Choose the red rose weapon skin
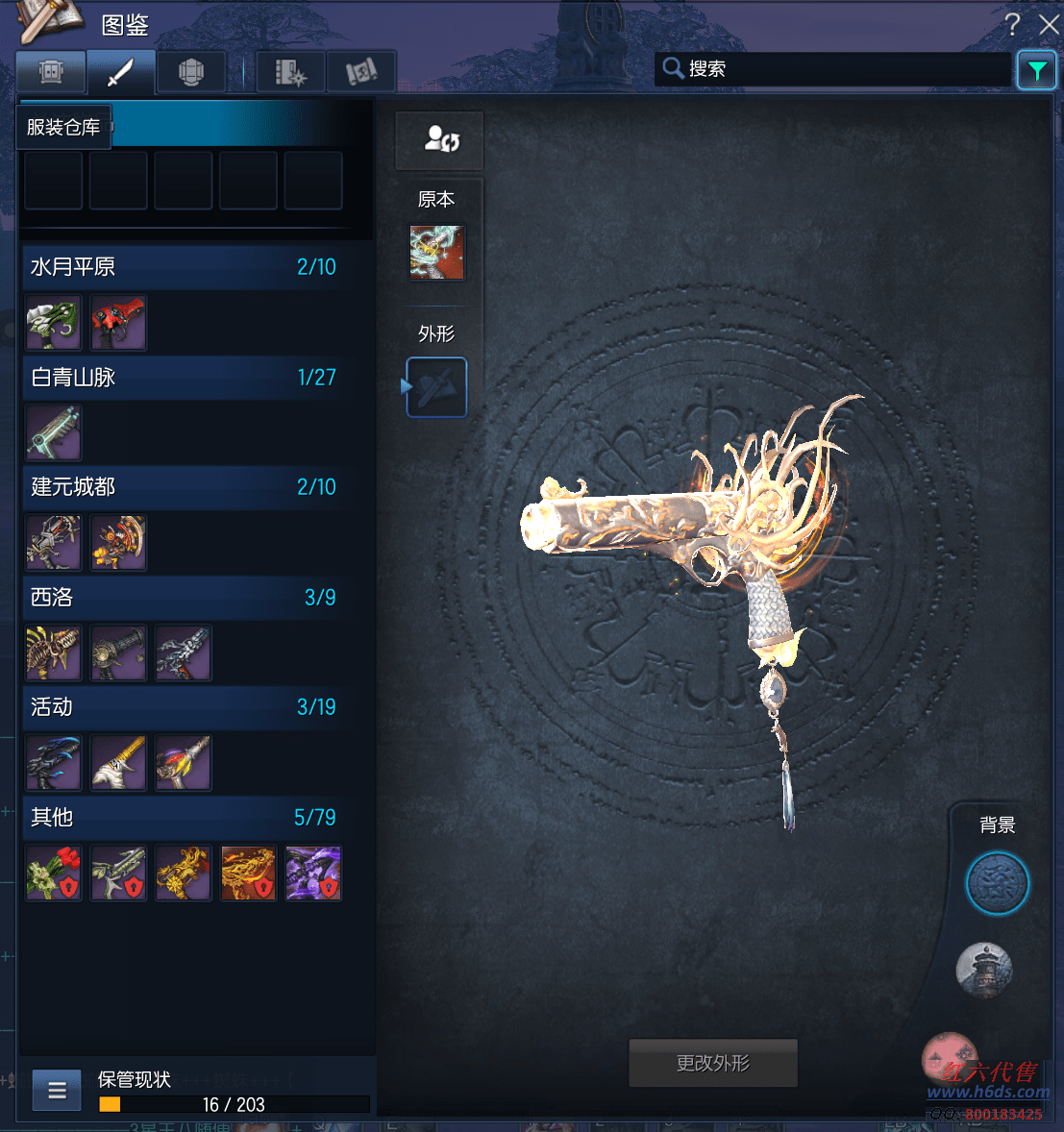The height and width of the screenshot is (1132, 1064). coord(54,873)
